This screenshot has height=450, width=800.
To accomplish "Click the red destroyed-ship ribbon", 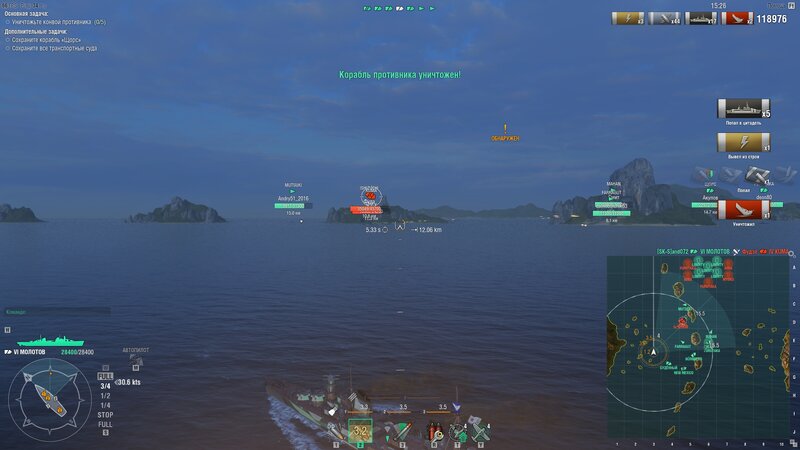I will pyautogui.click(x=740, y=210).
